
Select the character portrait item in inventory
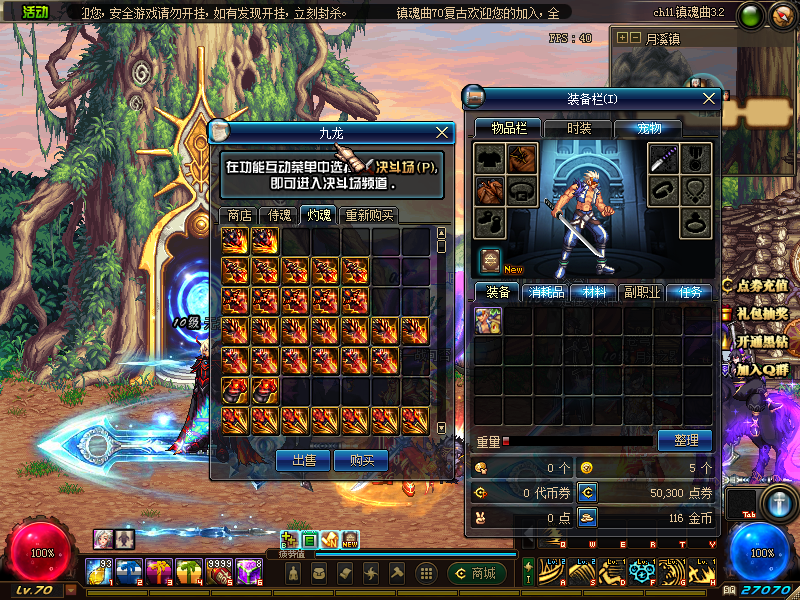pos(488,320)
